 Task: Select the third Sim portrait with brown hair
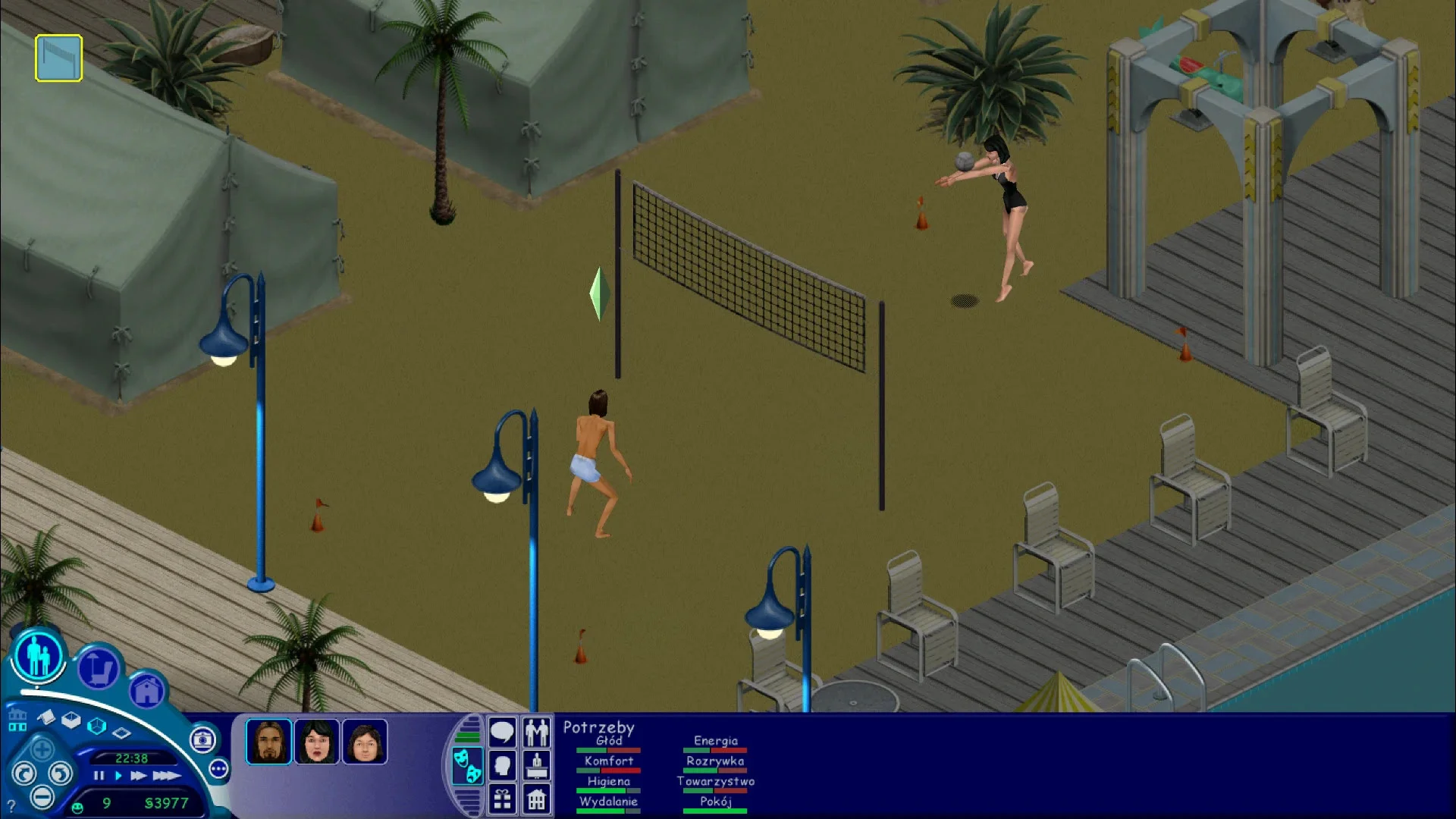(x=365, y=741)
